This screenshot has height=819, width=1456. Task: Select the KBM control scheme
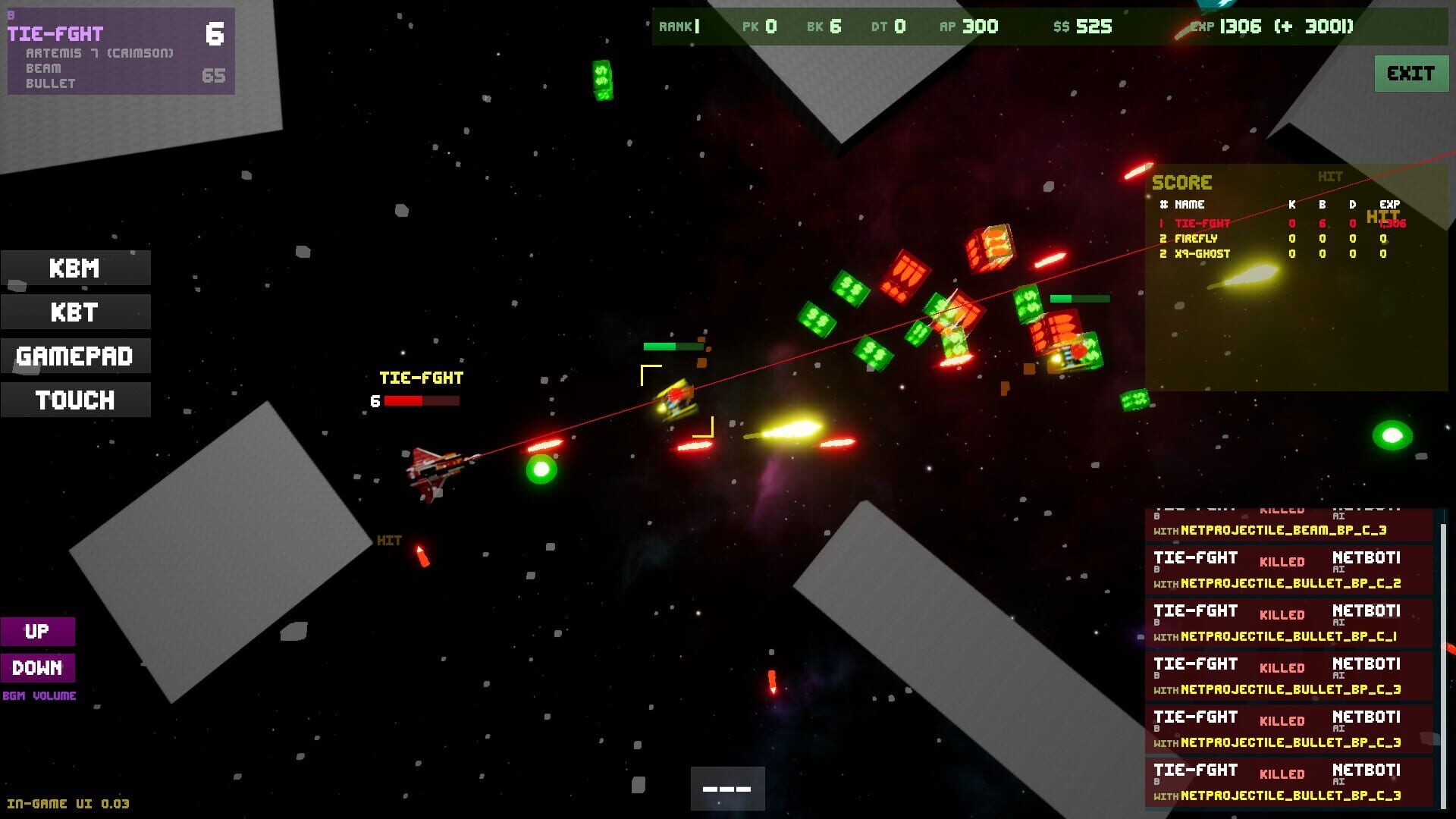click(x=75, y=268)
